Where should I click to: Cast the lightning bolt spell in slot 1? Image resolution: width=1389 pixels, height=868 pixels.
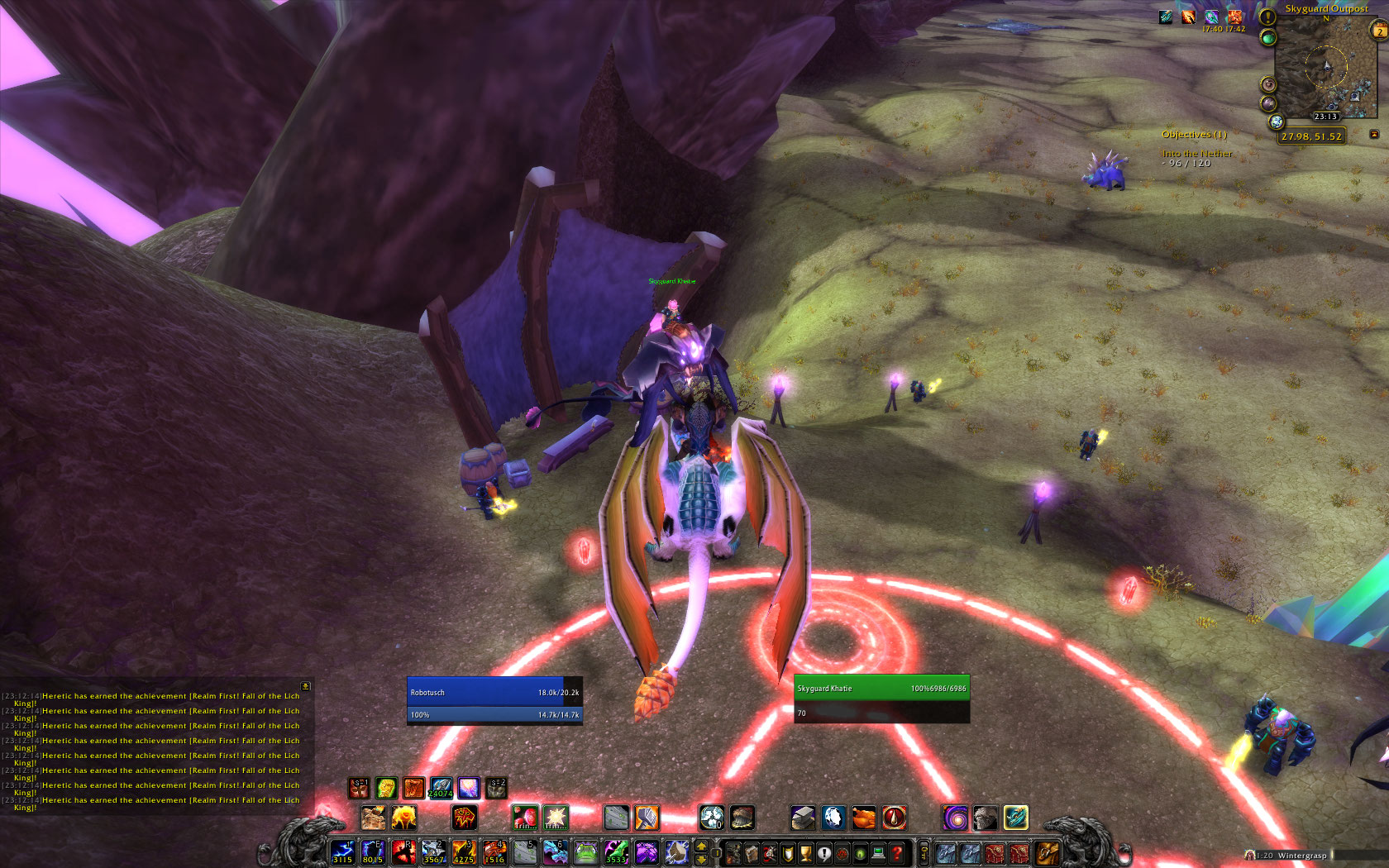(x=342, y=851)
